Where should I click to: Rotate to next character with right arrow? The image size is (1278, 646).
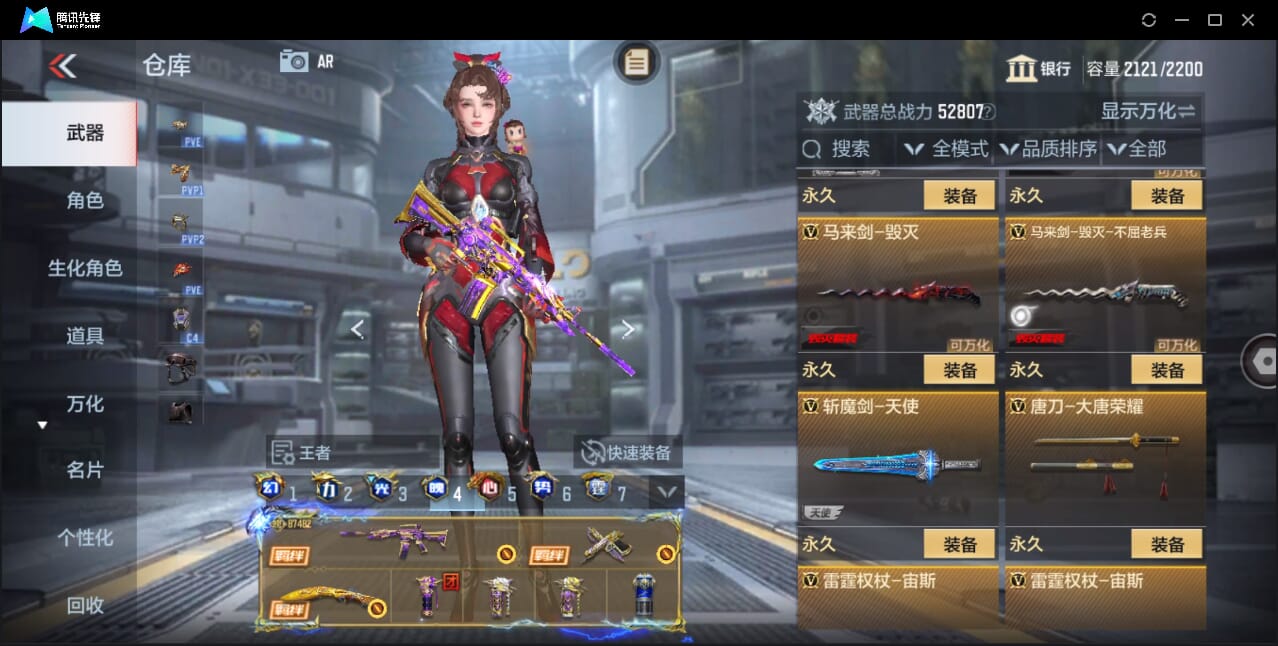pyautogui.click(x=627, y=329)
